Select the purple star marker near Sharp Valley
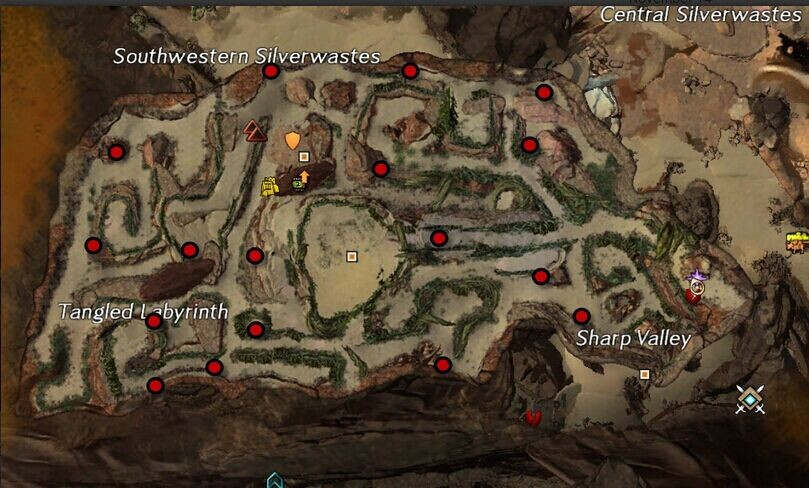 697,273
